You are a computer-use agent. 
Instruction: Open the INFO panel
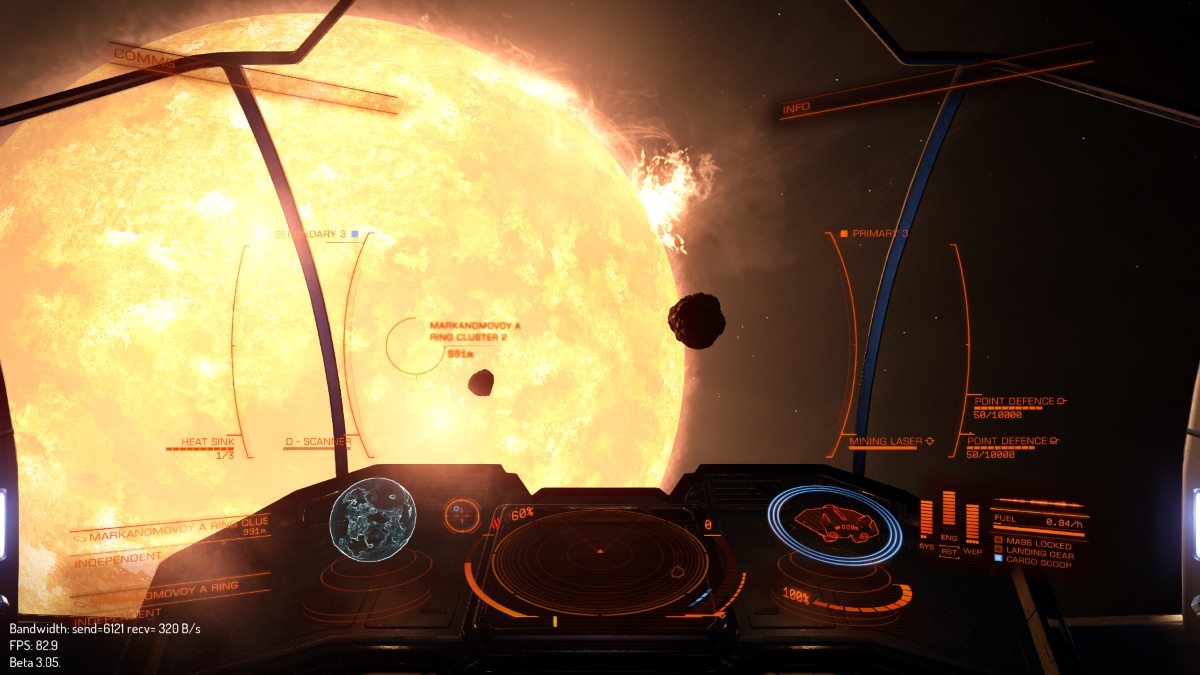point(797,107)
